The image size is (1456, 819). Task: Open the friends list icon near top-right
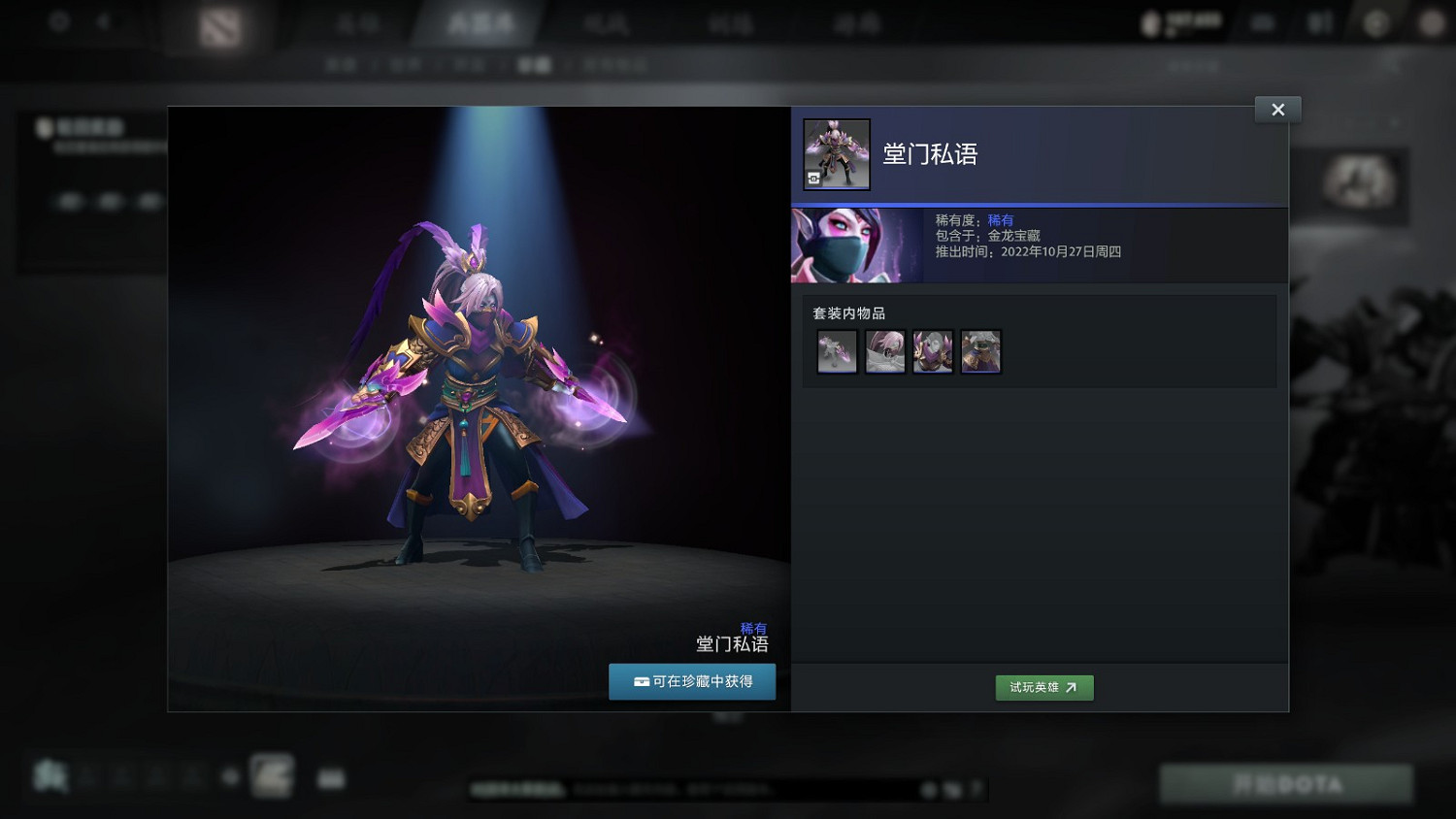(1320, 21)
